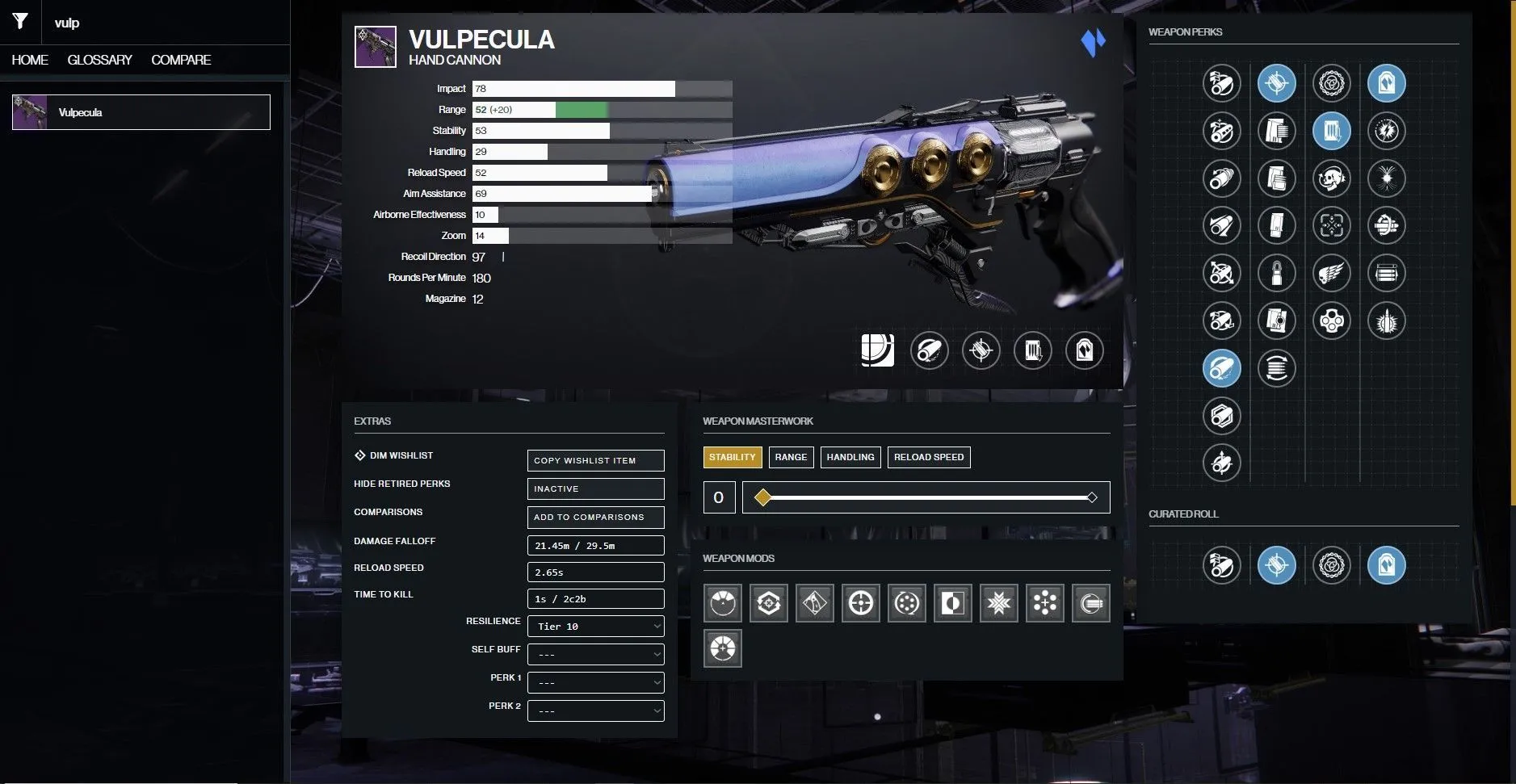This screenshot has width=1516, height=784.
Task: Click the DIM filter icon in the top-left corner
Action: 21,21
